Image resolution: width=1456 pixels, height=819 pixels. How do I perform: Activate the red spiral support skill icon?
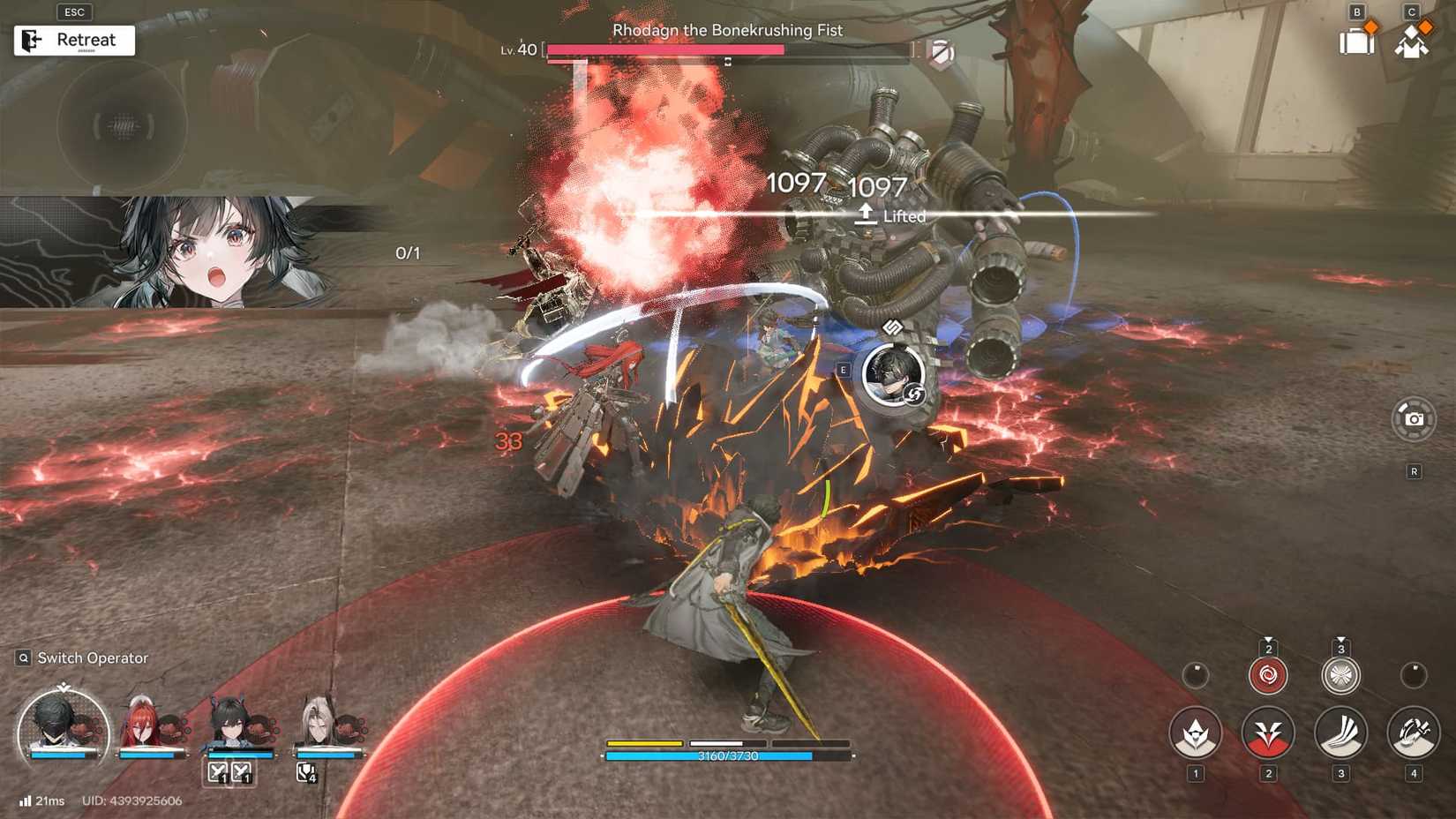click(1269, 675)
